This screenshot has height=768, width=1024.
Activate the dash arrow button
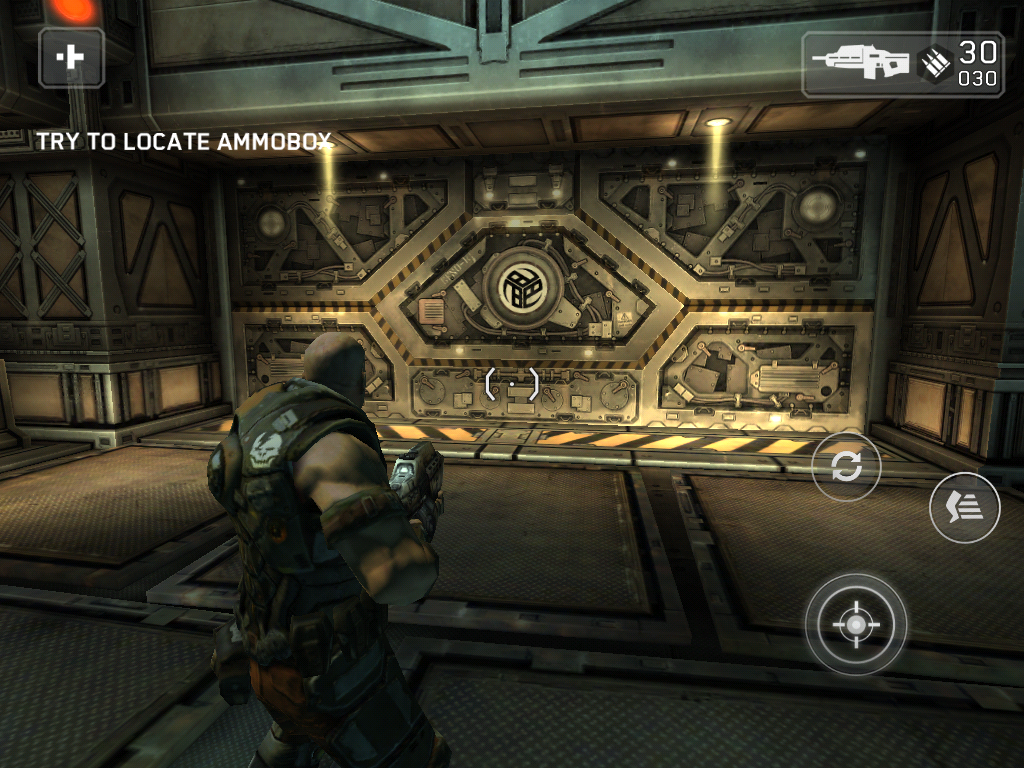pos(964,507)
